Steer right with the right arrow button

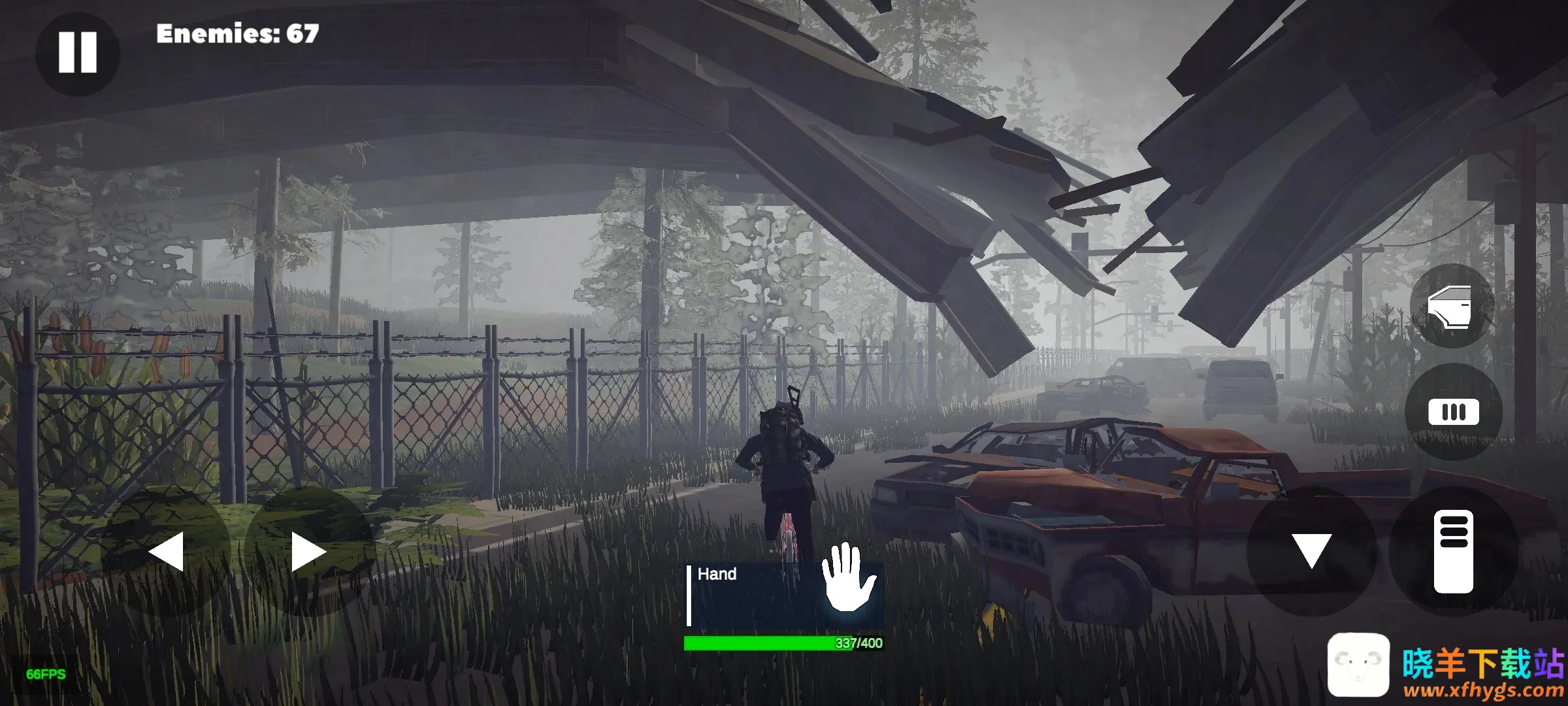[x=308, y=552]
